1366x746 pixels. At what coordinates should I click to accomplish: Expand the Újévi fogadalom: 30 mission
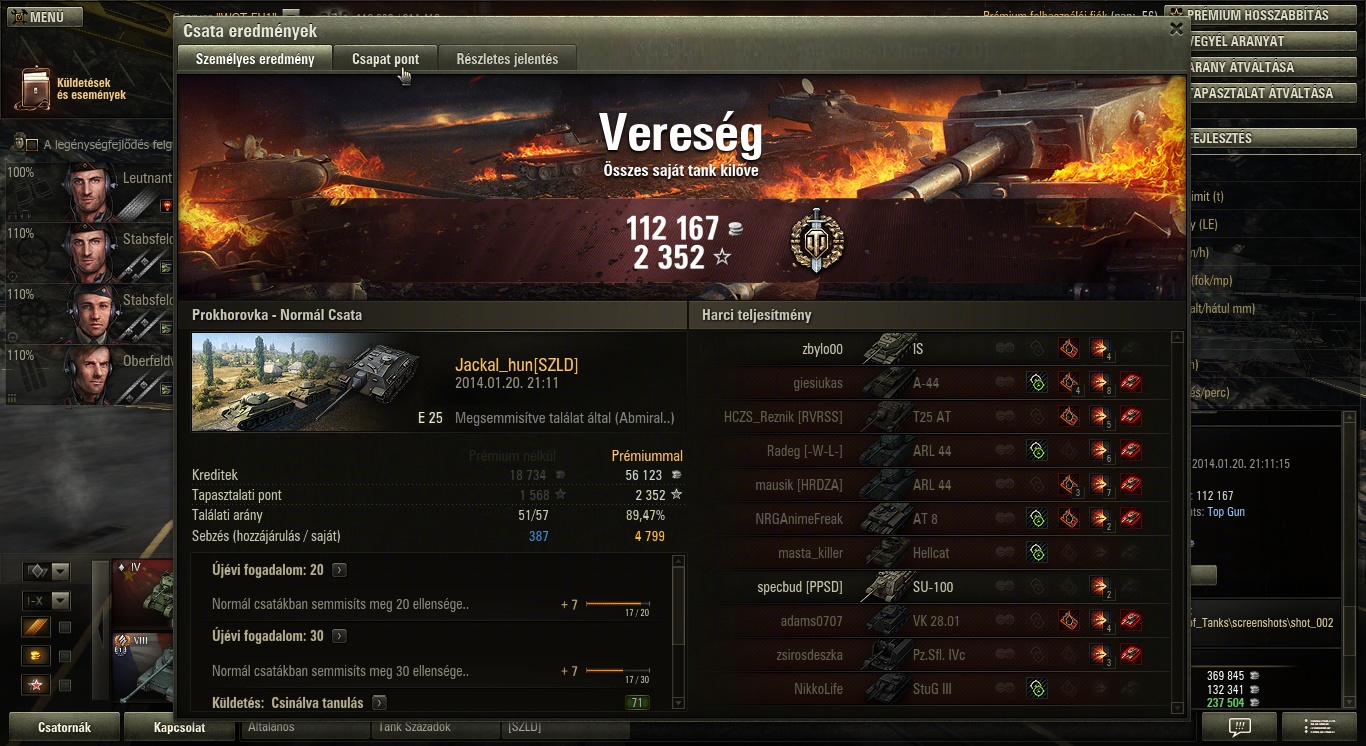[340, 636]
